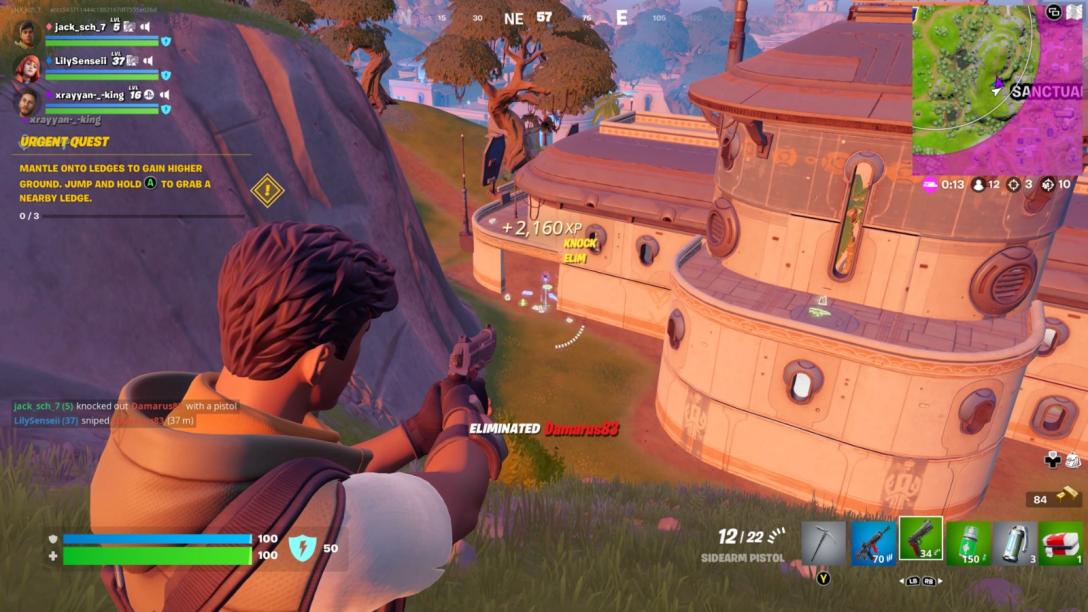Open the Urgent Quest tracker
The width and height of the screenshot is (1088, 612).
[x=64, y=142]
